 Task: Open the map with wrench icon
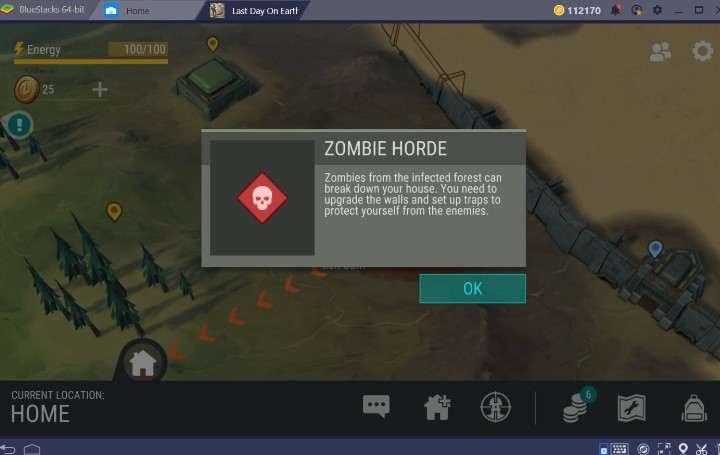pos(631,406)
